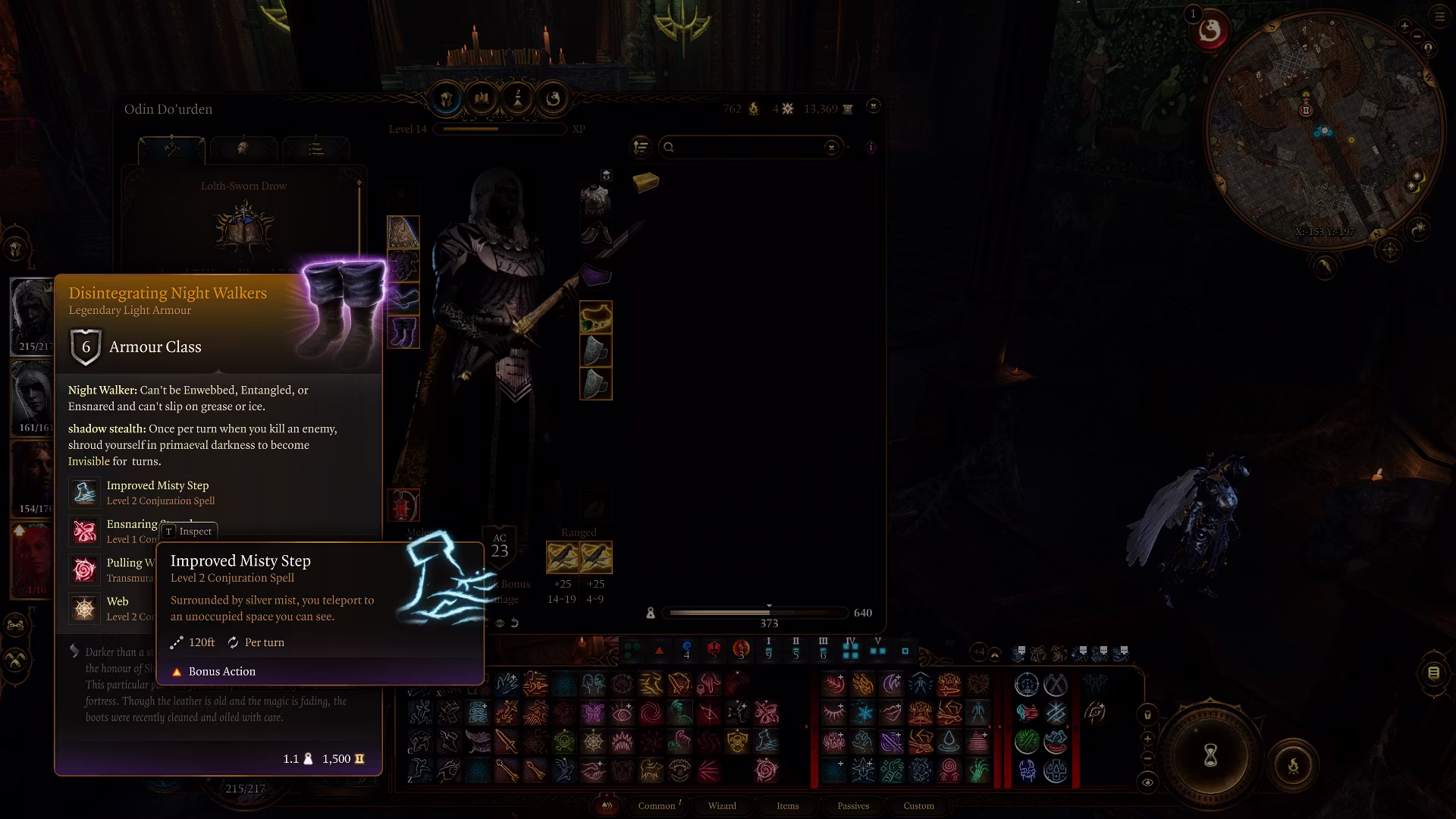Select the second party member portrait
This screenshot has height=819, width=1456.
tap(33, 397)
